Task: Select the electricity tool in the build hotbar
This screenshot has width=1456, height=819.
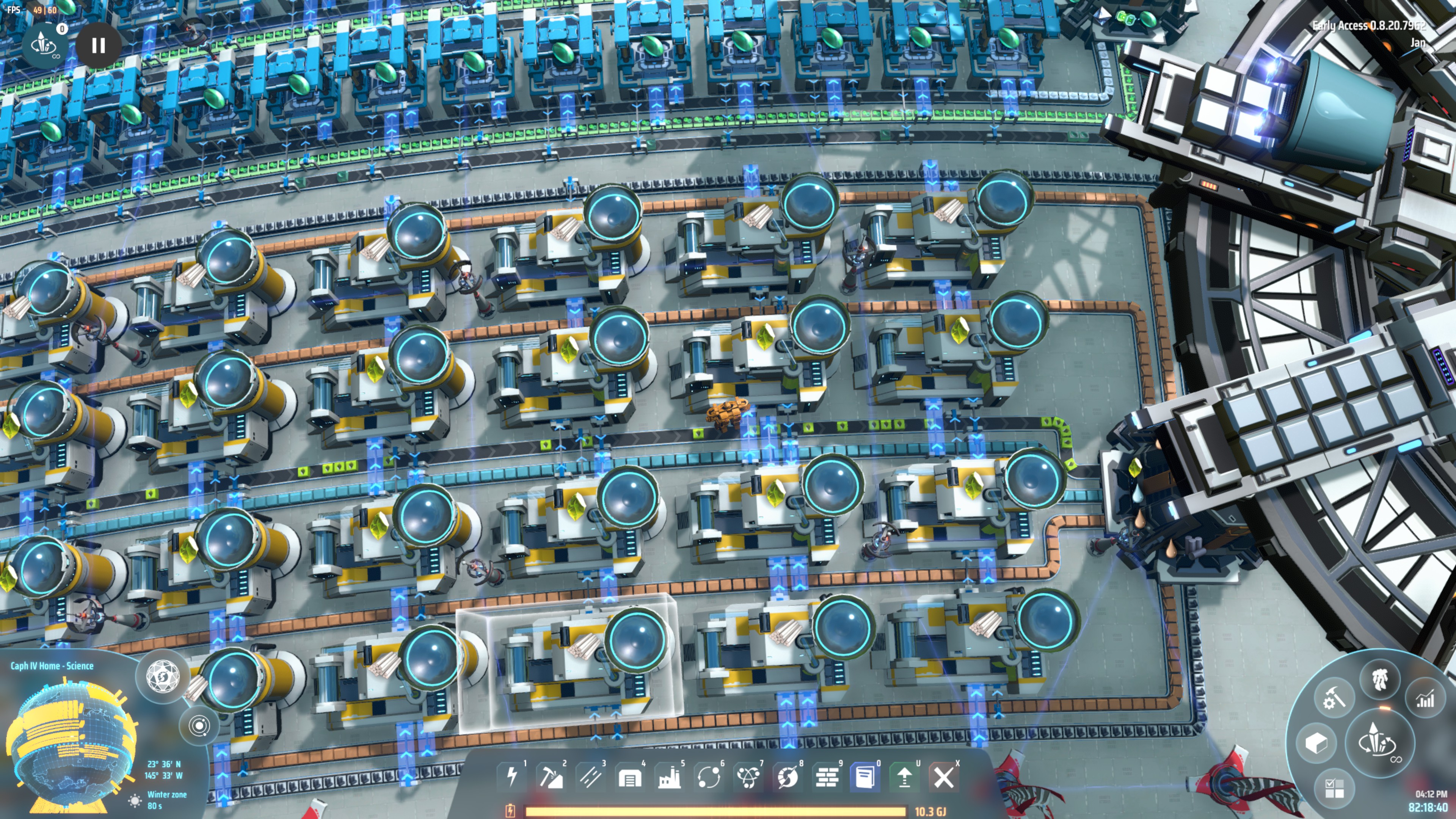Action: click(513, 777)
